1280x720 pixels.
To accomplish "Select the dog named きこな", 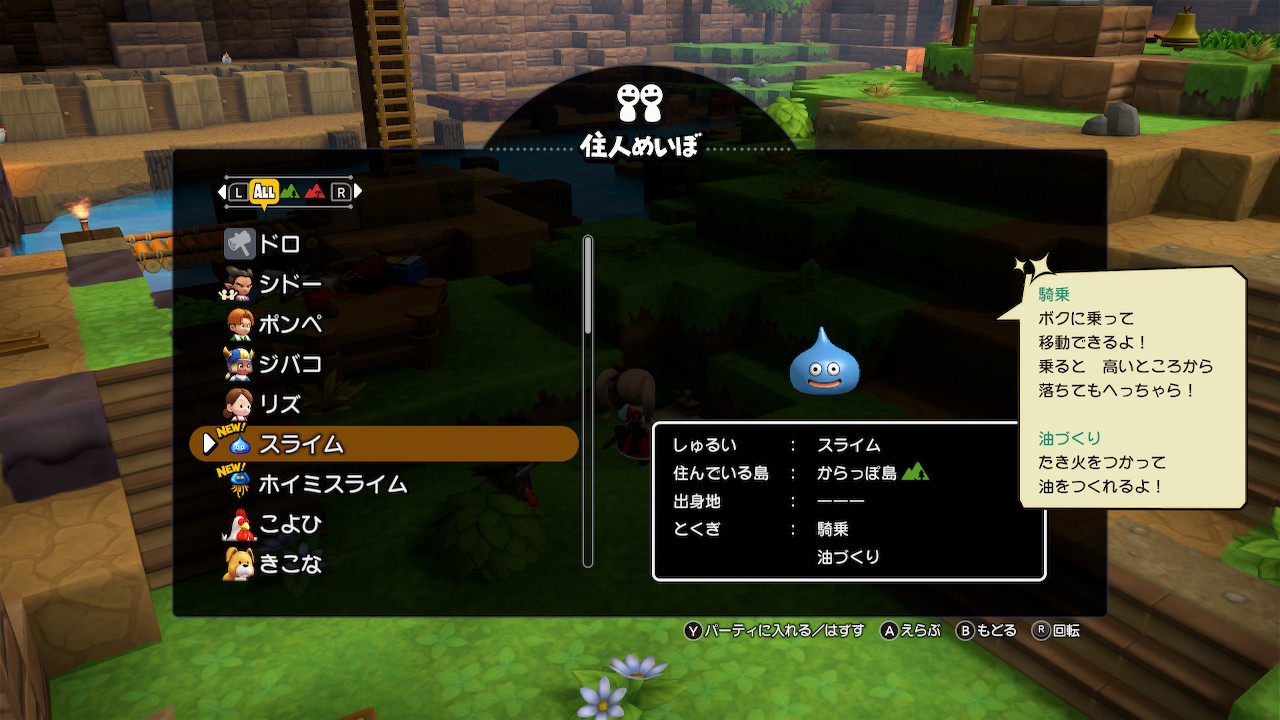I will tap(290, 564).
